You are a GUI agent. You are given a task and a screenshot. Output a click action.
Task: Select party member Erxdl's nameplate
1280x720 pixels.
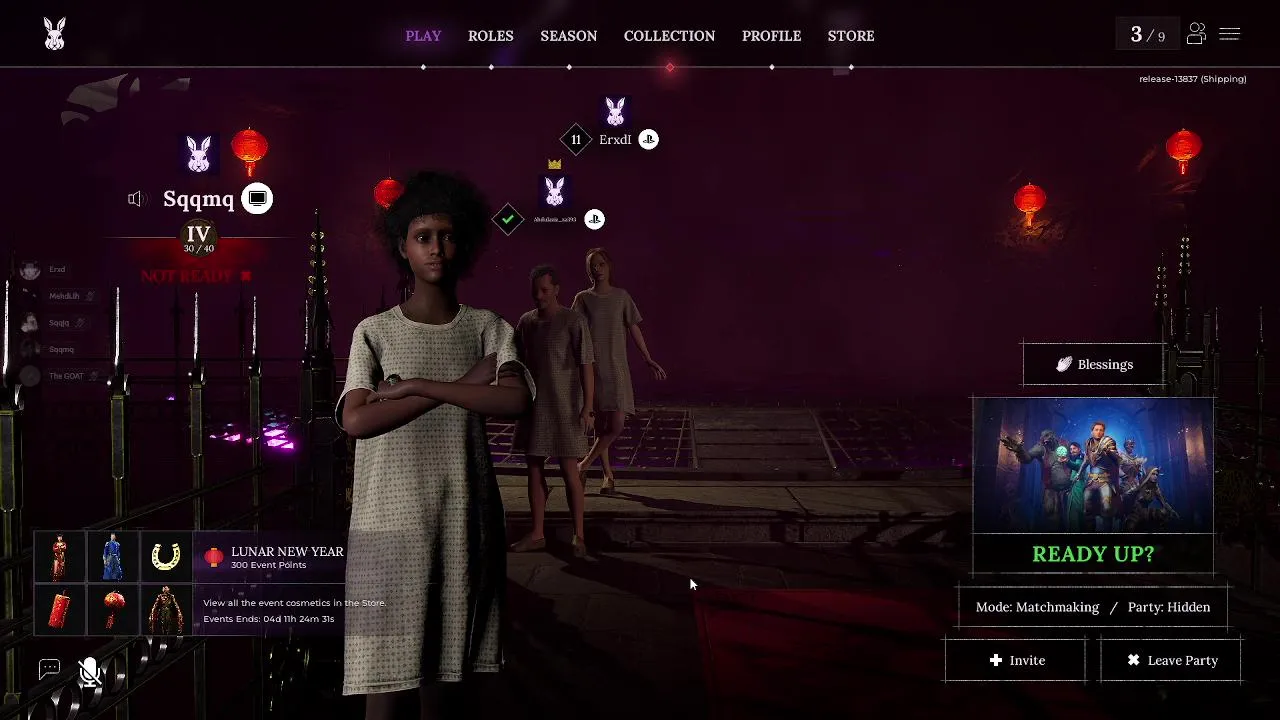pos(615,140)
